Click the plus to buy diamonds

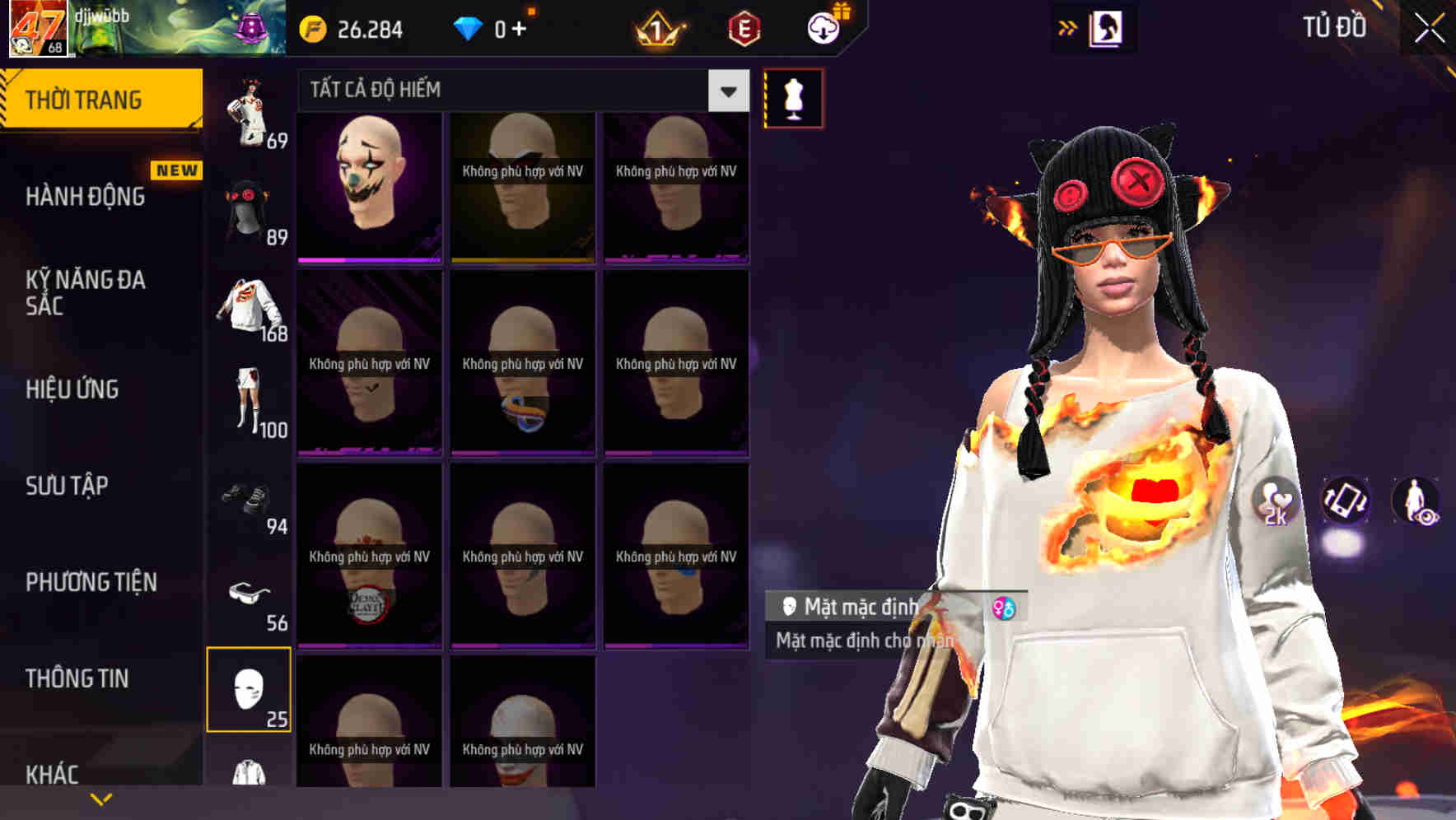tap(520, 27)
